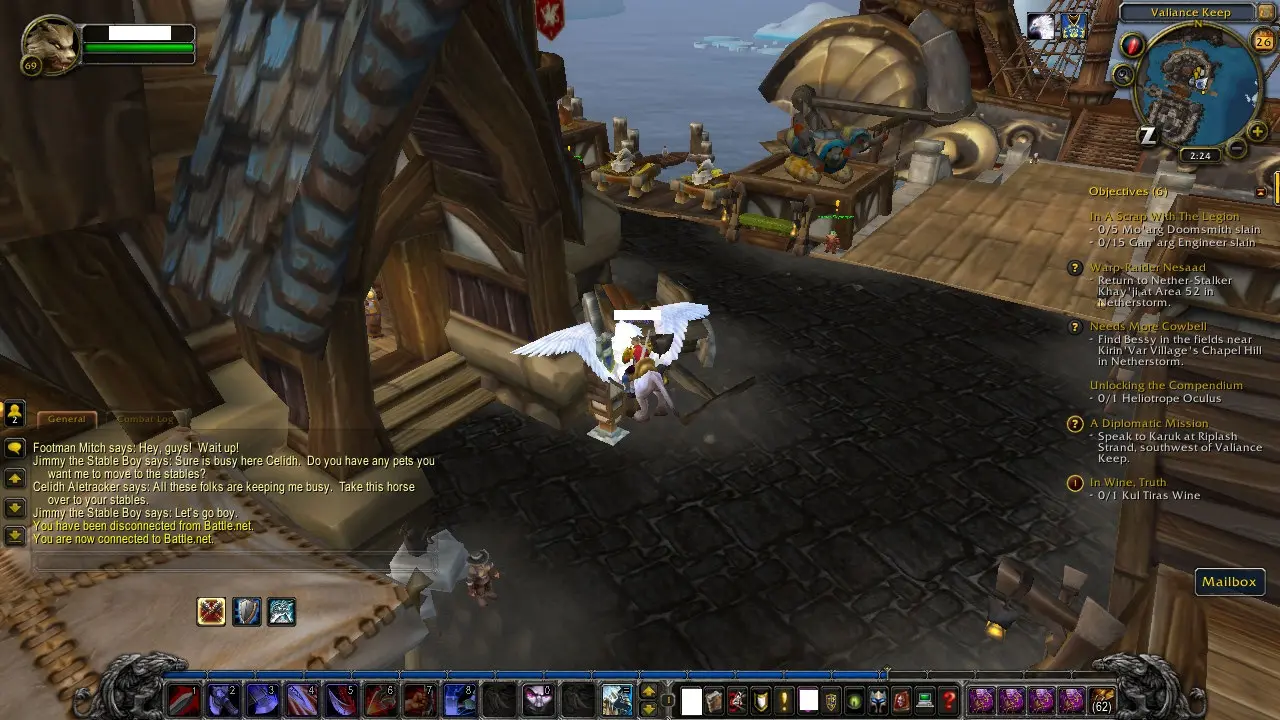Select the Needs More Cowbell quest objective
Viewport: 1280px width, 720px height.
1148,327
